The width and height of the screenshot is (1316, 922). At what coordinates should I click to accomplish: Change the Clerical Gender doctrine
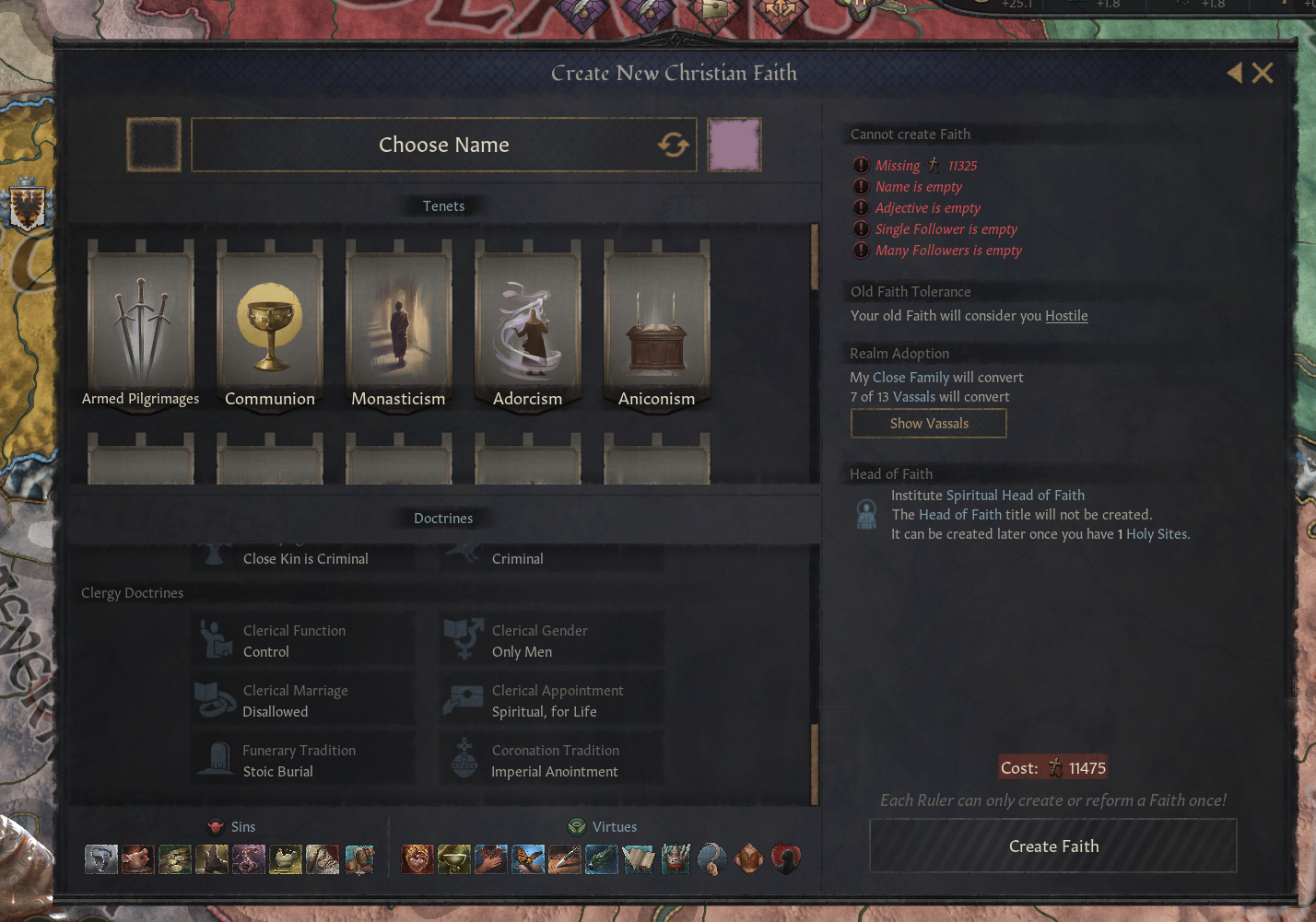click(551, 641)
